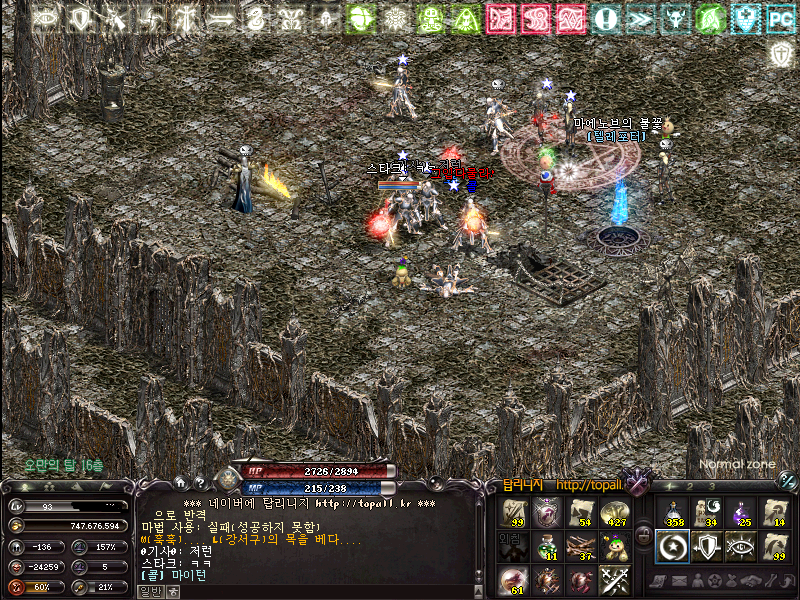The height and width of the screenshot is (600, 800).
Task: Select the 일반 chat tab
Action: click(152, 591)
